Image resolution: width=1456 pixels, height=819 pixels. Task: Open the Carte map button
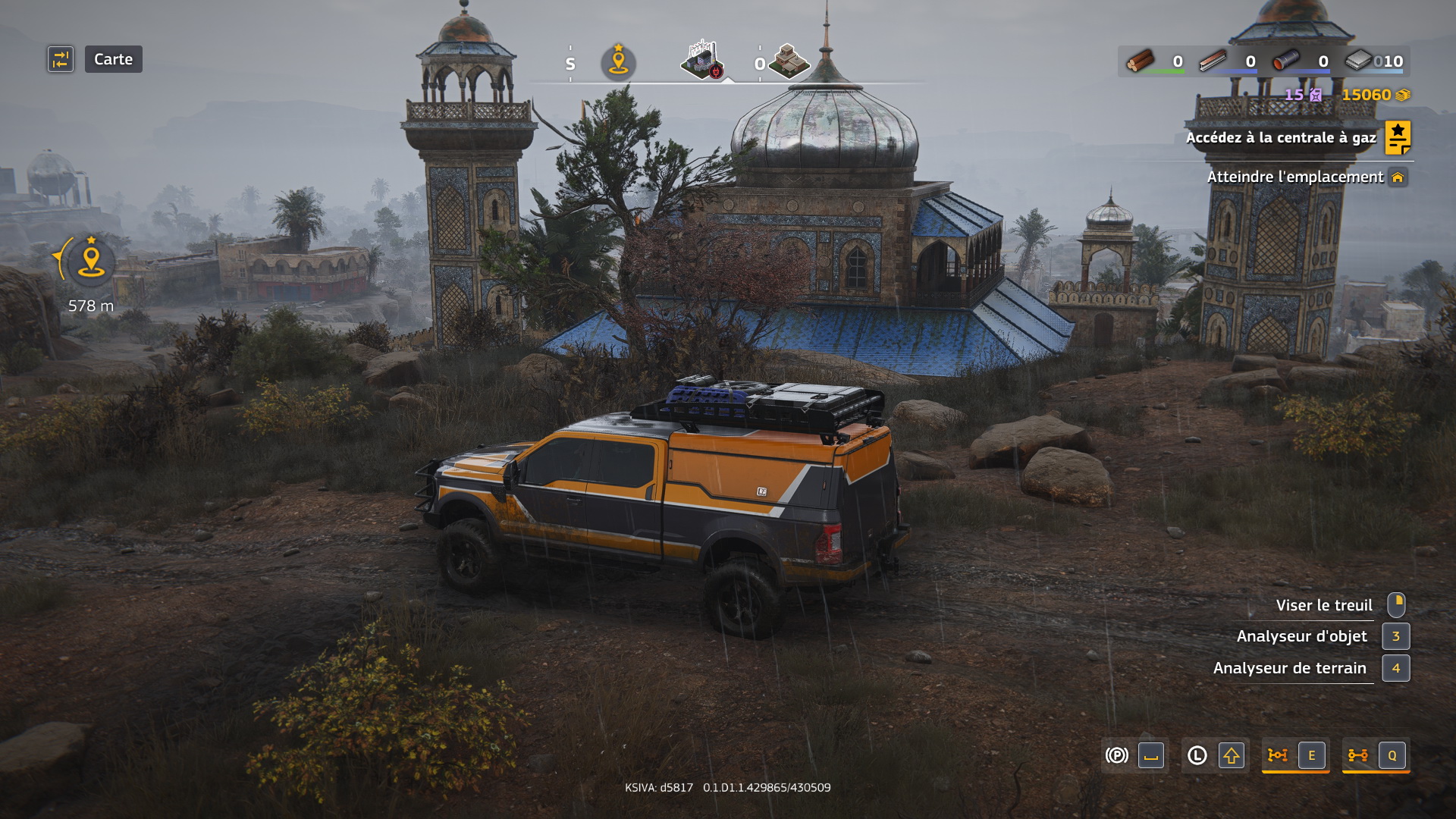pyautogui.click(x=113, y=59)
